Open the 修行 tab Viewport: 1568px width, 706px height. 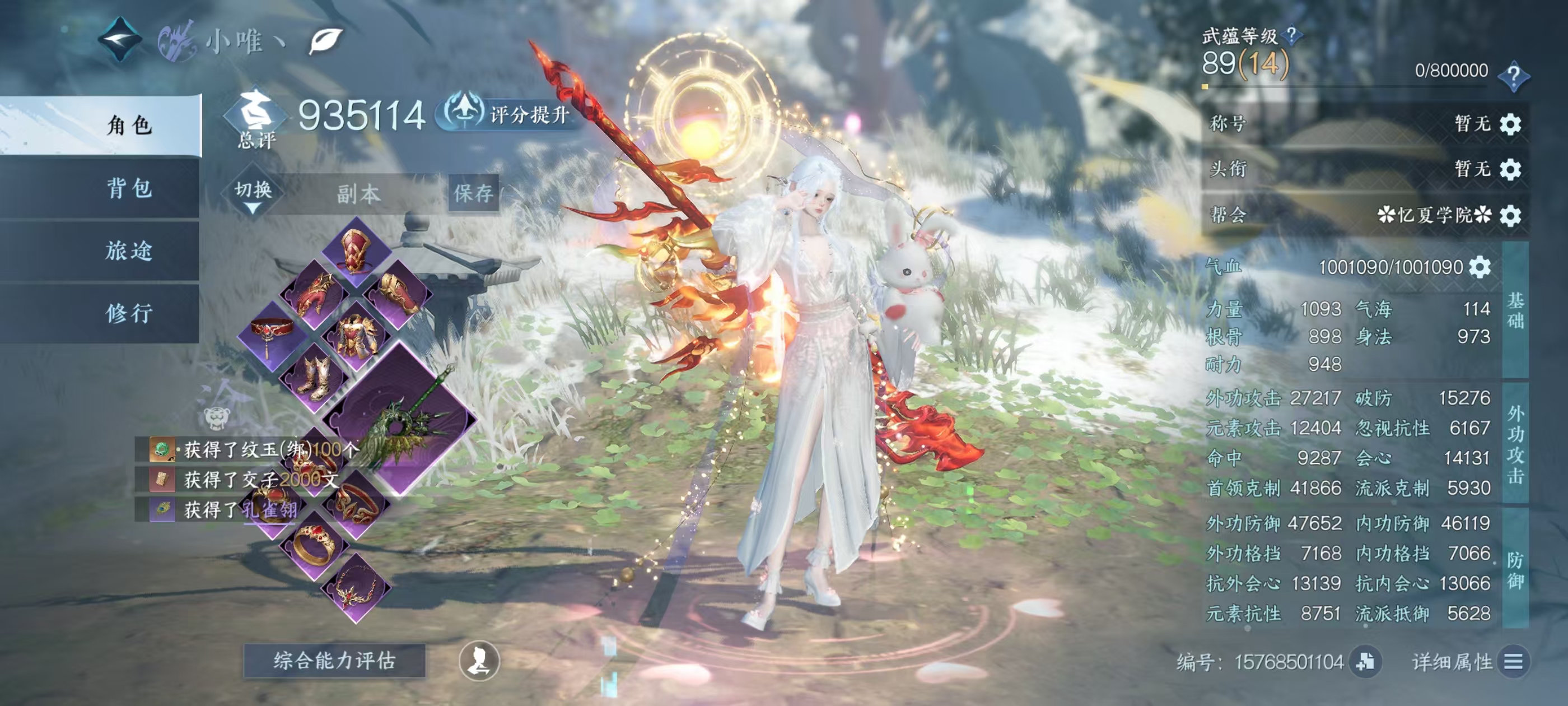[x=129, y=314]
